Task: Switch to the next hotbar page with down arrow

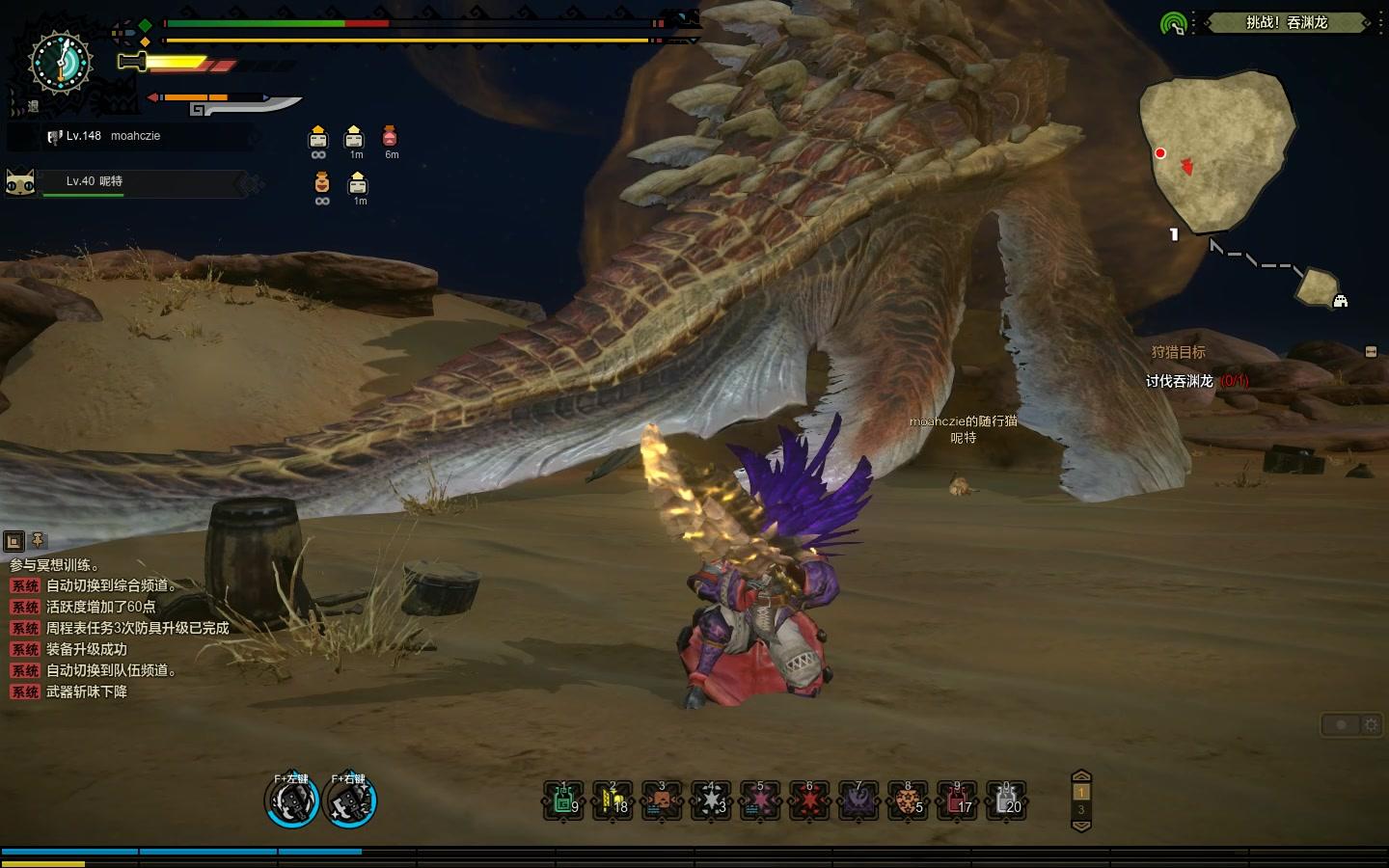Action: (1081, 826)
